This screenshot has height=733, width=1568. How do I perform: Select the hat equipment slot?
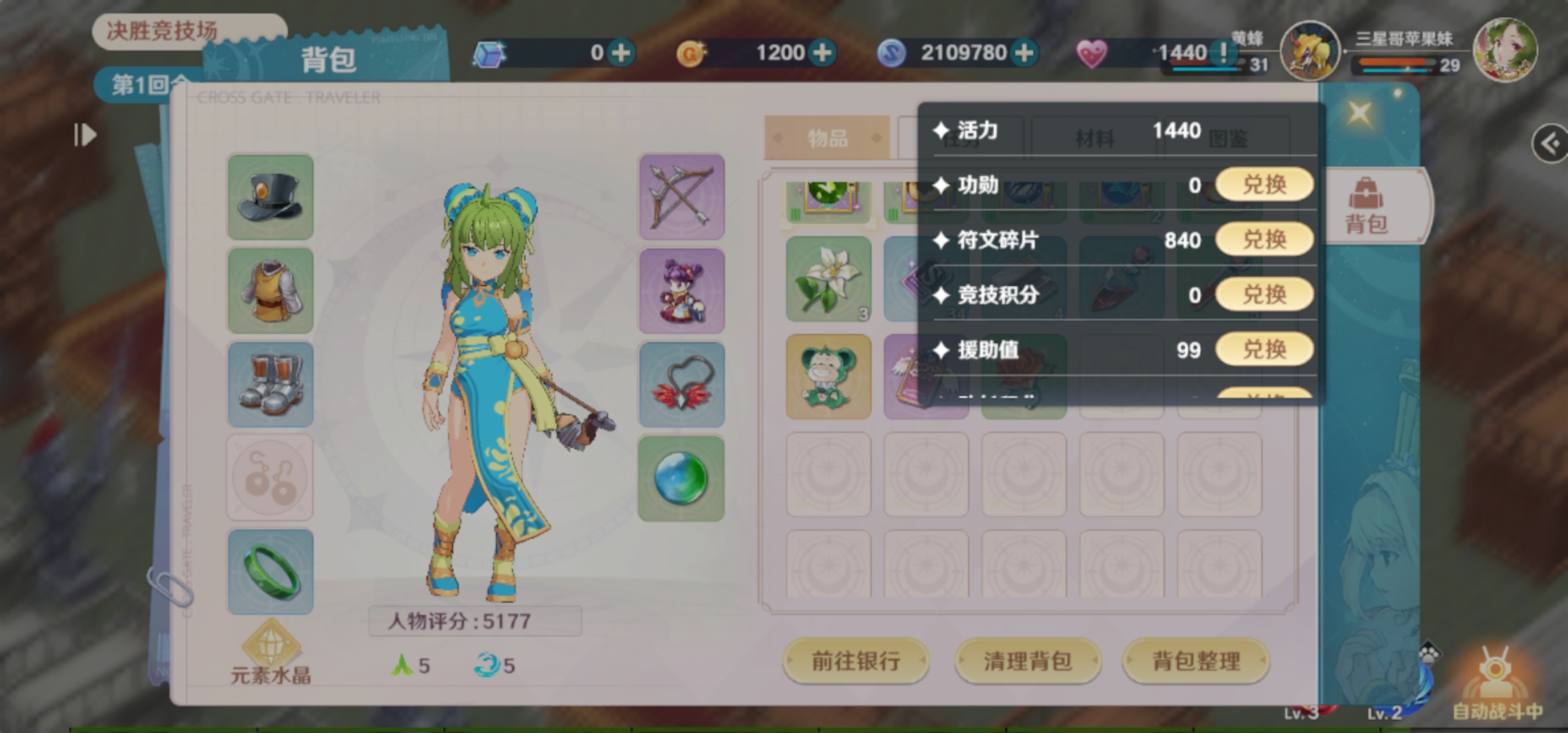(x=270, y=199)
